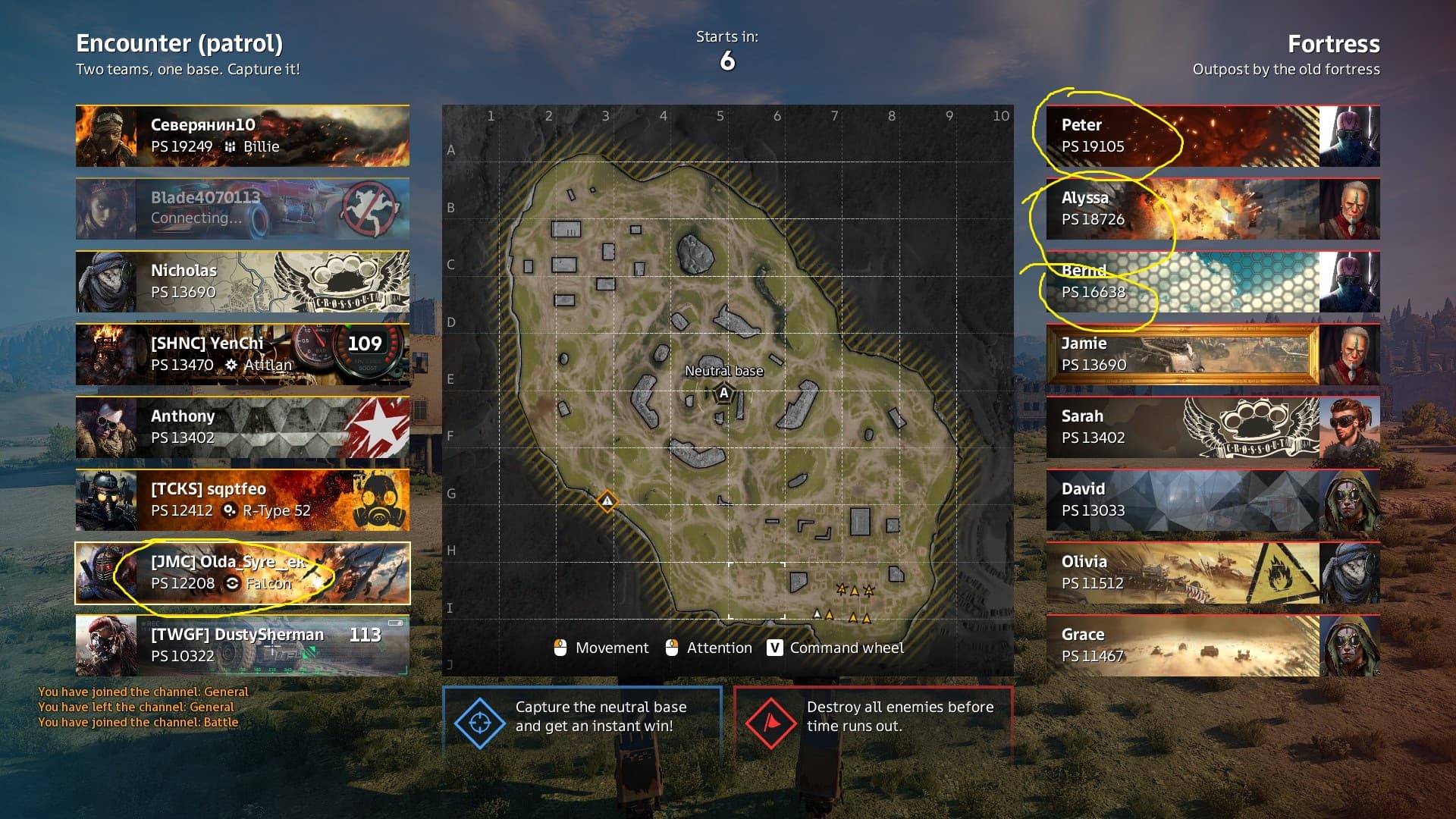Viewport: 1456px width, 819px height.
Task: Select the [SHNC] YenChi player row
Action: pos(243,355)
